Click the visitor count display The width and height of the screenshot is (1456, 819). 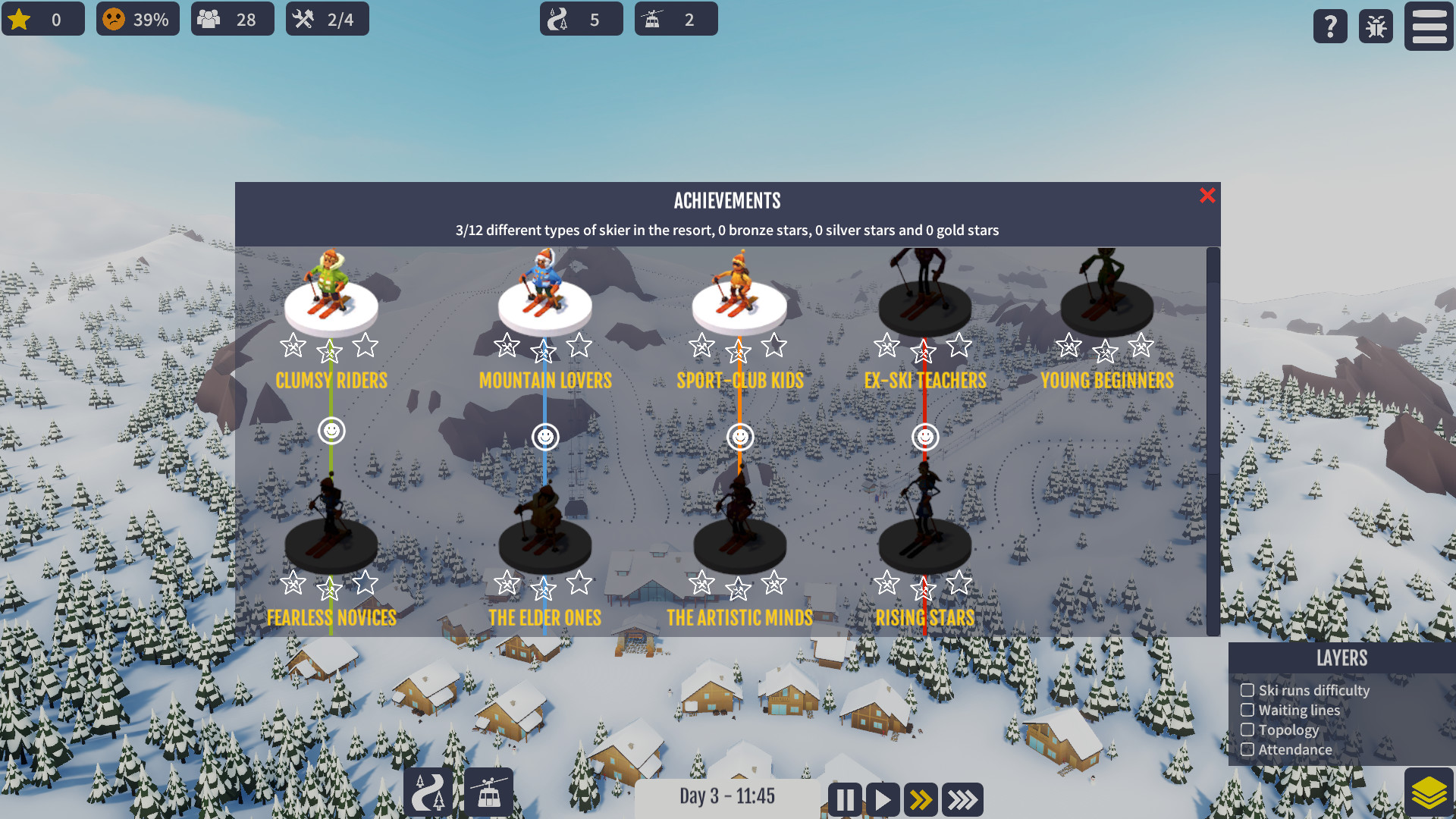pyautogui.click(x=232, y=19)
